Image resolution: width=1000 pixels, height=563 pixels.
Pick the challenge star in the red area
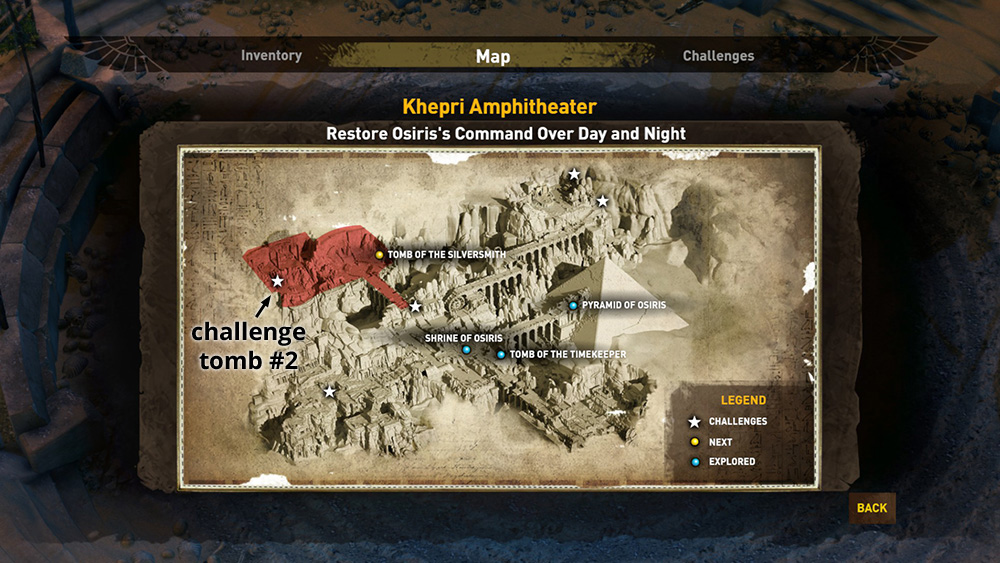(278, 282)
